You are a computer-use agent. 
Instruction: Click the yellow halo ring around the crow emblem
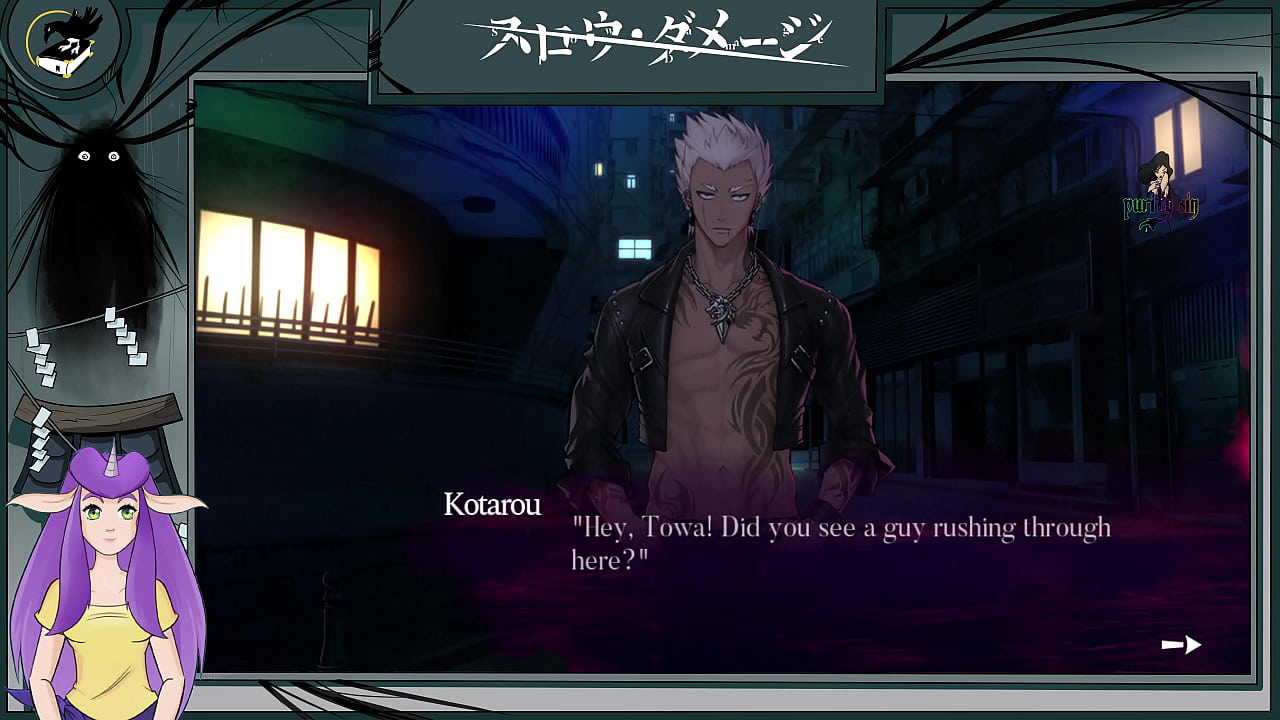tap(27, 45)
